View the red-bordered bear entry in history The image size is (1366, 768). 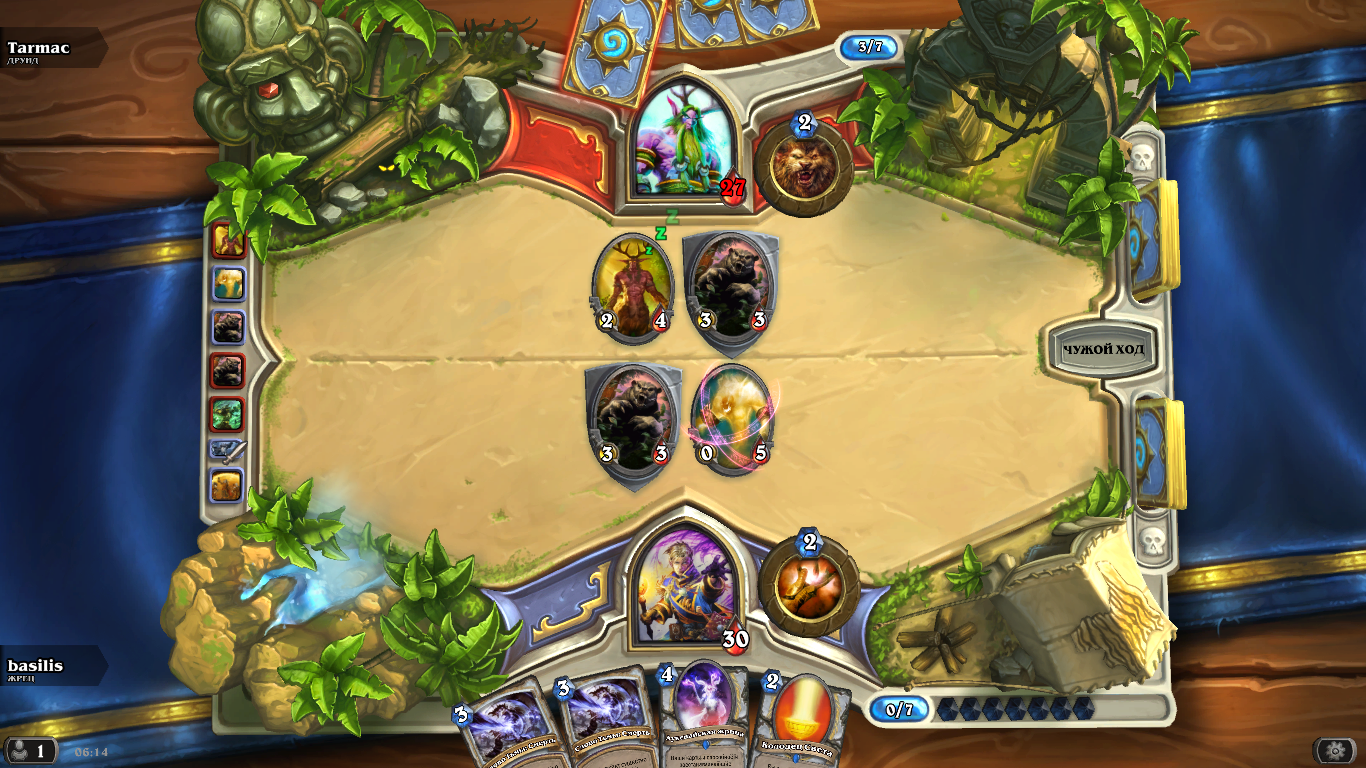(x=227, y=370)
